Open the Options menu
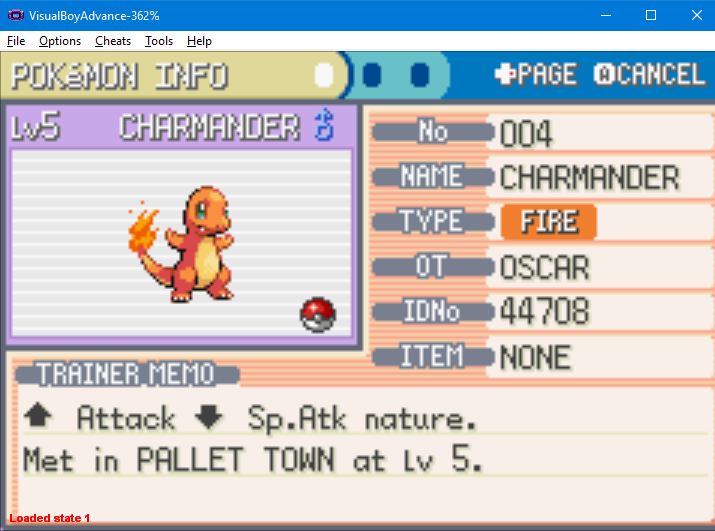This screenshot has height=531, width=715. tap(60, 41)
